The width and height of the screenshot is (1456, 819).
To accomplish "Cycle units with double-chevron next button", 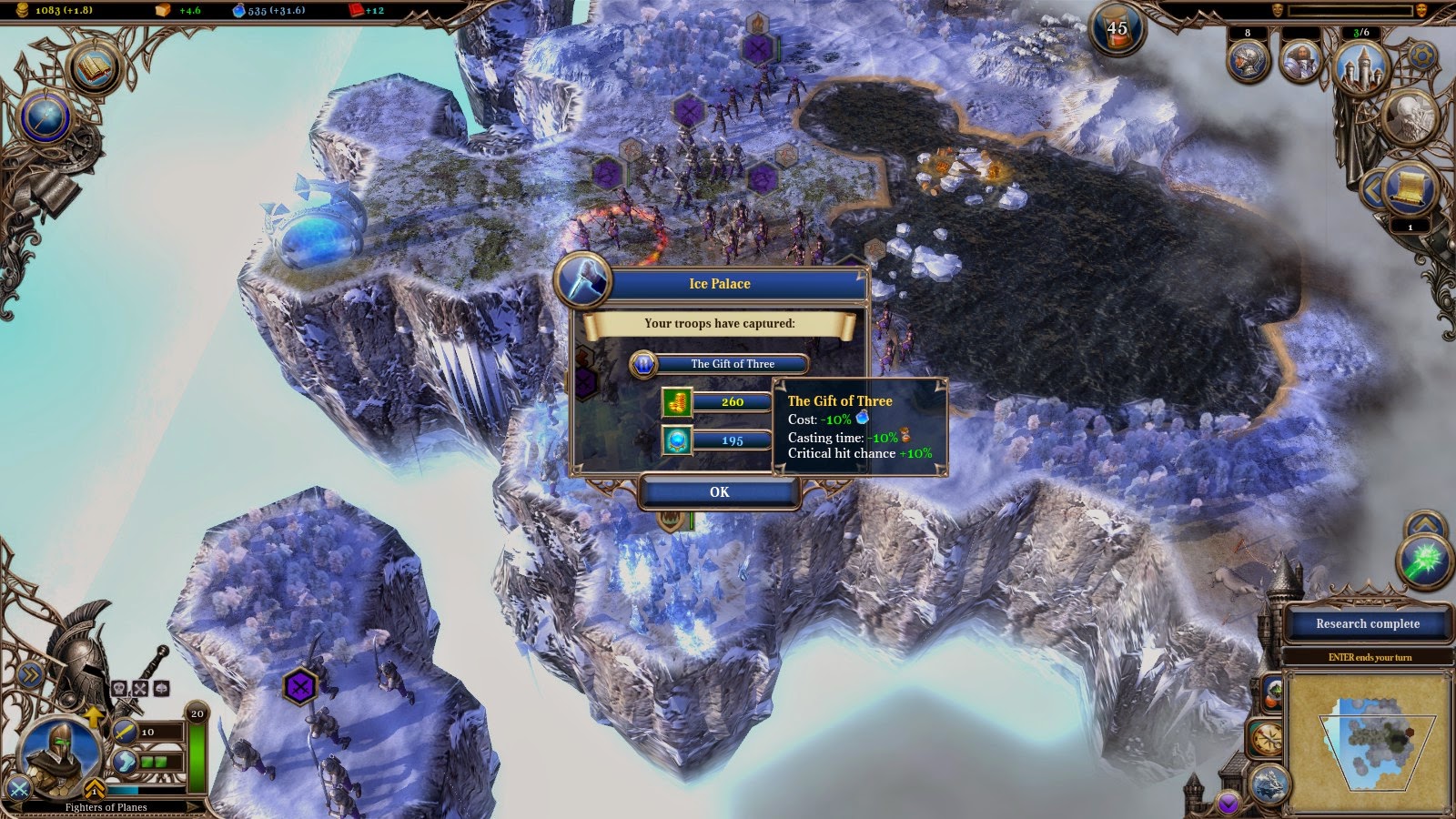I will click(30, 674).
